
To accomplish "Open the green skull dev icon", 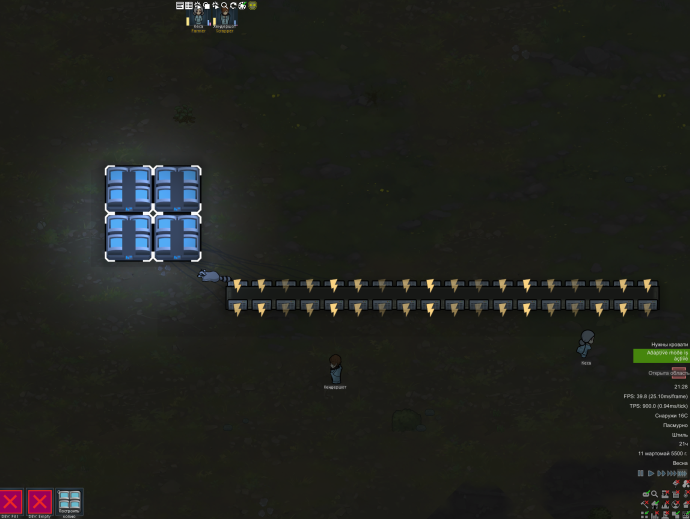I will pyautogui.click(x=252, y=5).
